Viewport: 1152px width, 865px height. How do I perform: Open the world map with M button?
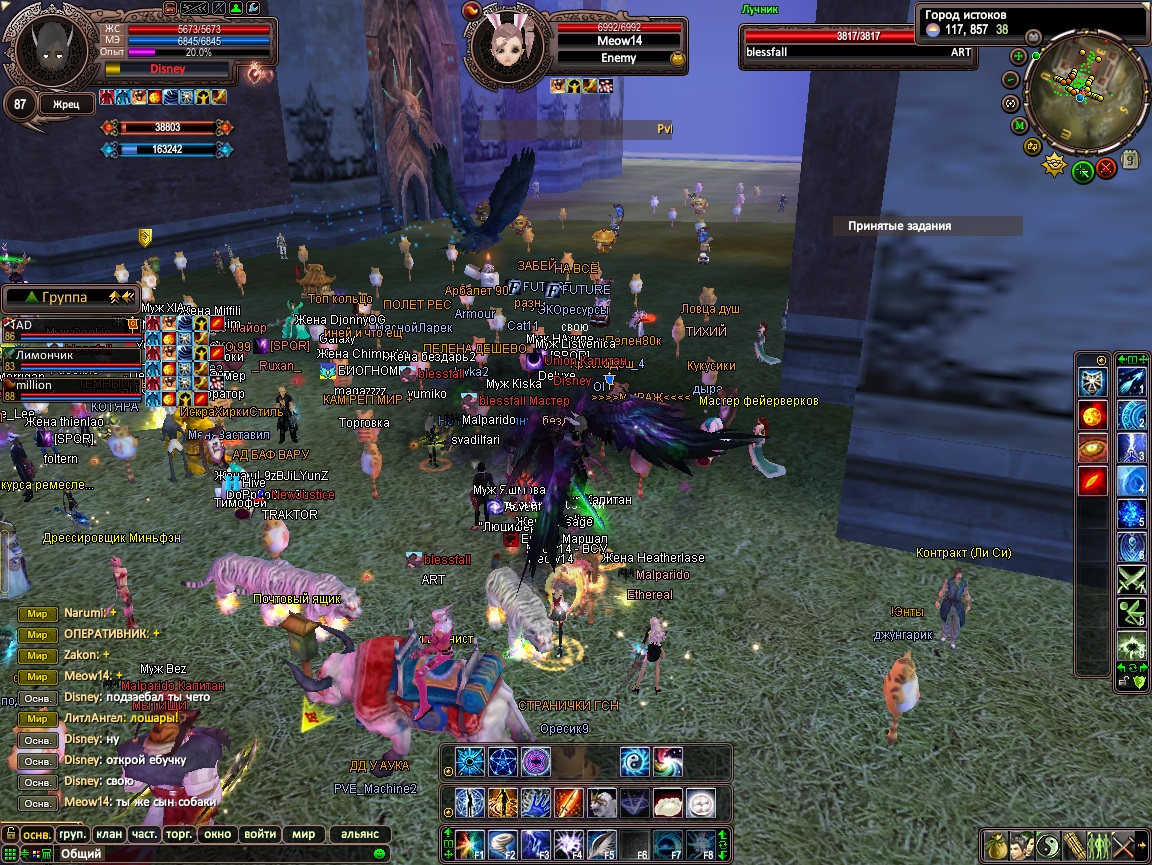[1019, 126]
